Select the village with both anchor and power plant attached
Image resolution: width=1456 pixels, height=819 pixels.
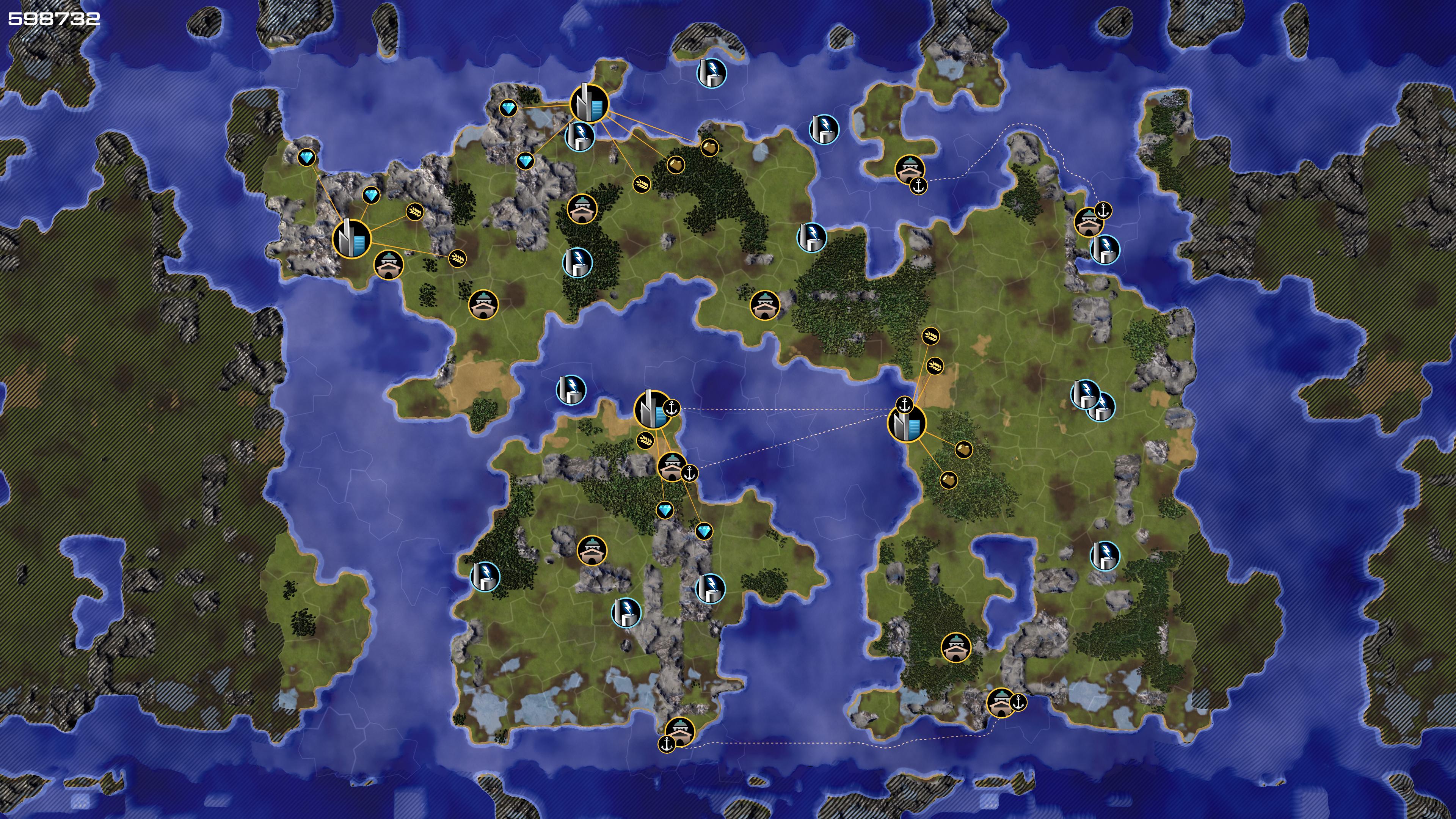1087,222
